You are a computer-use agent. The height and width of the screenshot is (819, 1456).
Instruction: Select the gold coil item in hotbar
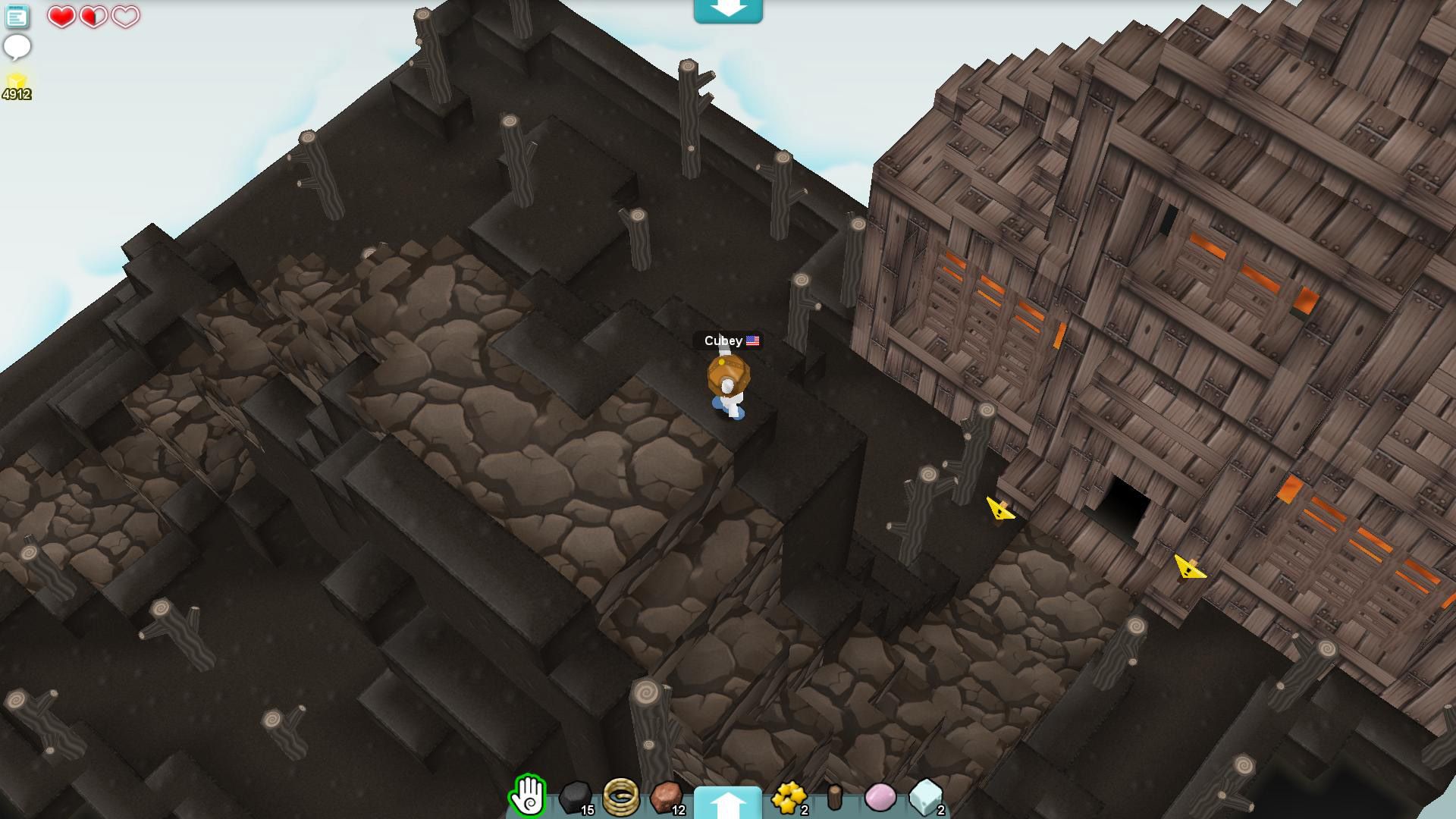[x=621, y=795]
